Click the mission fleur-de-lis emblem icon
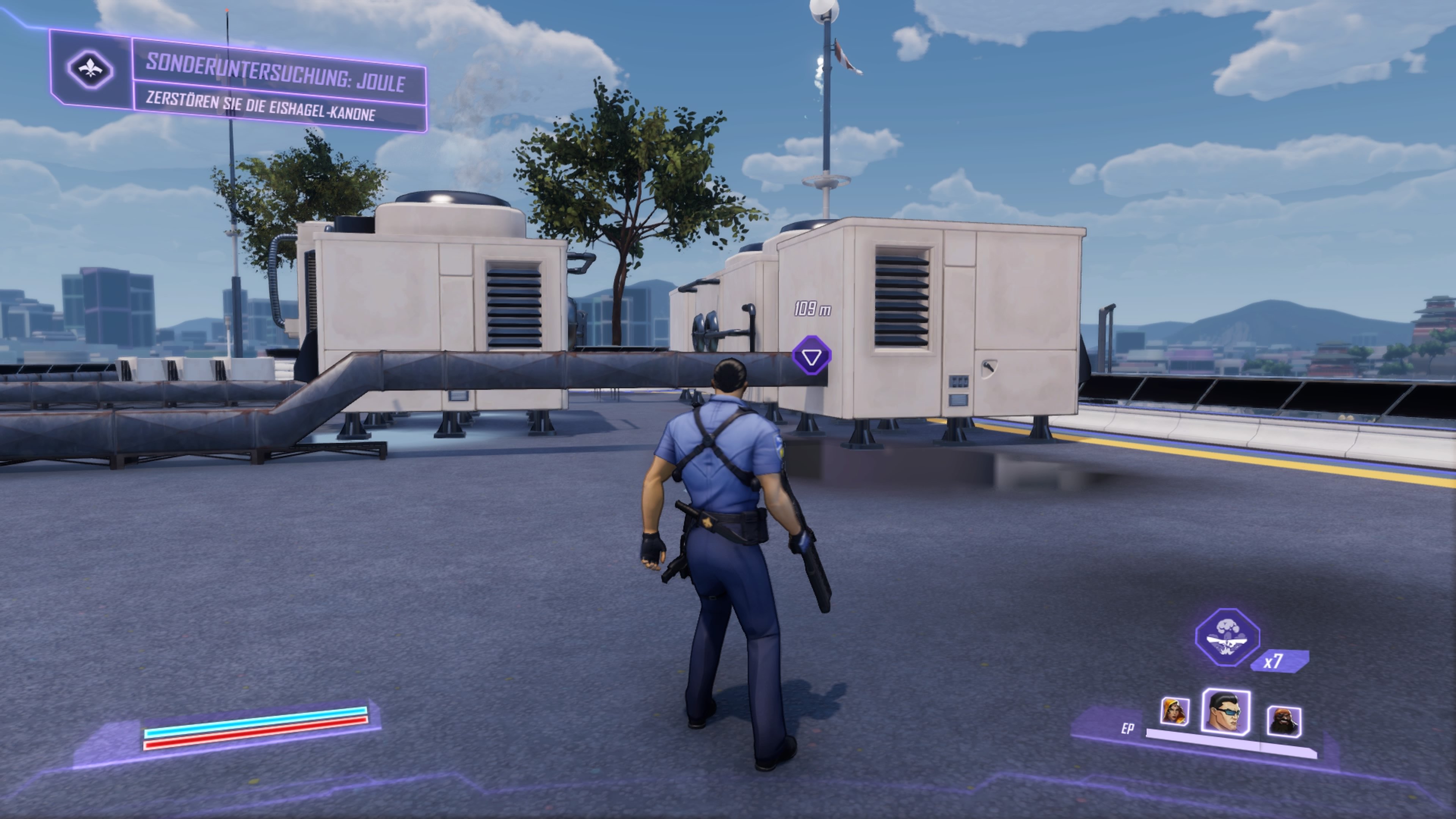This screenshot has width=1456, height=819. tap(91, 70)
